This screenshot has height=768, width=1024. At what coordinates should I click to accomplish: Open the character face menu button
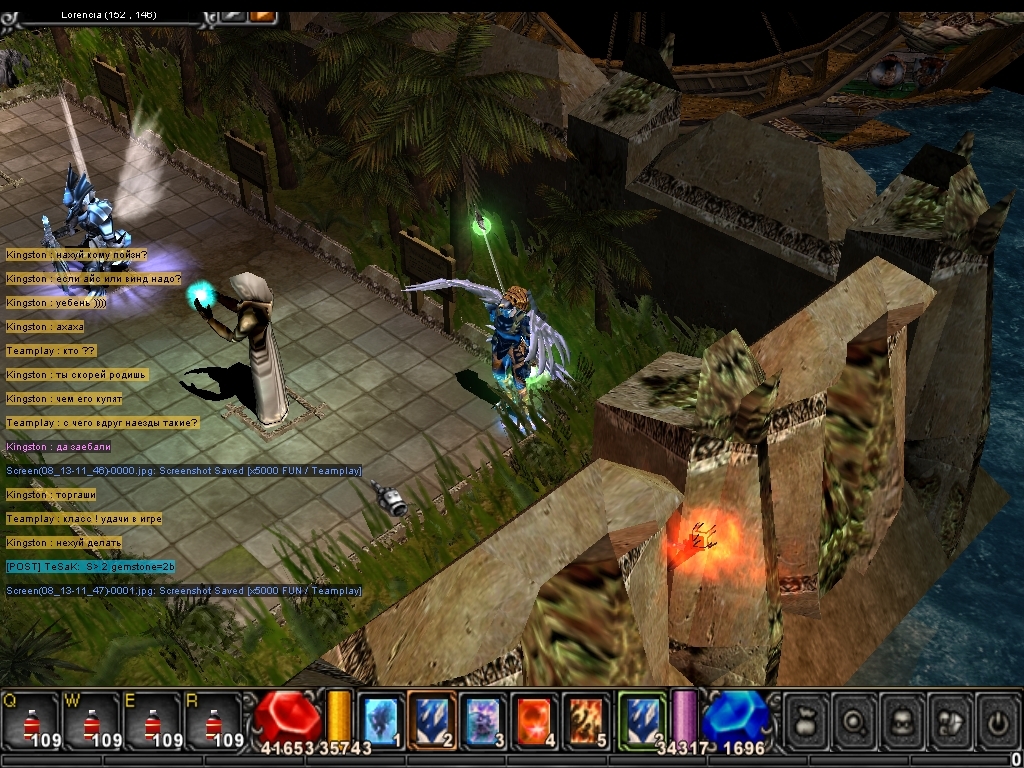click(903, 719)
